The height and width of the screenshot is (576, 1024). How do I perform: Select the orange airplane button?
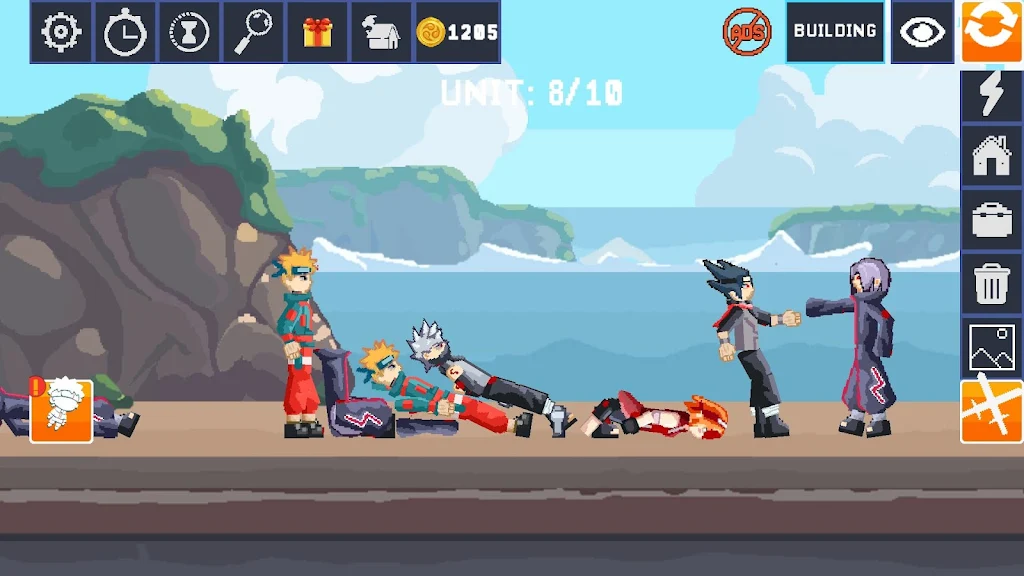click(992, 411)
